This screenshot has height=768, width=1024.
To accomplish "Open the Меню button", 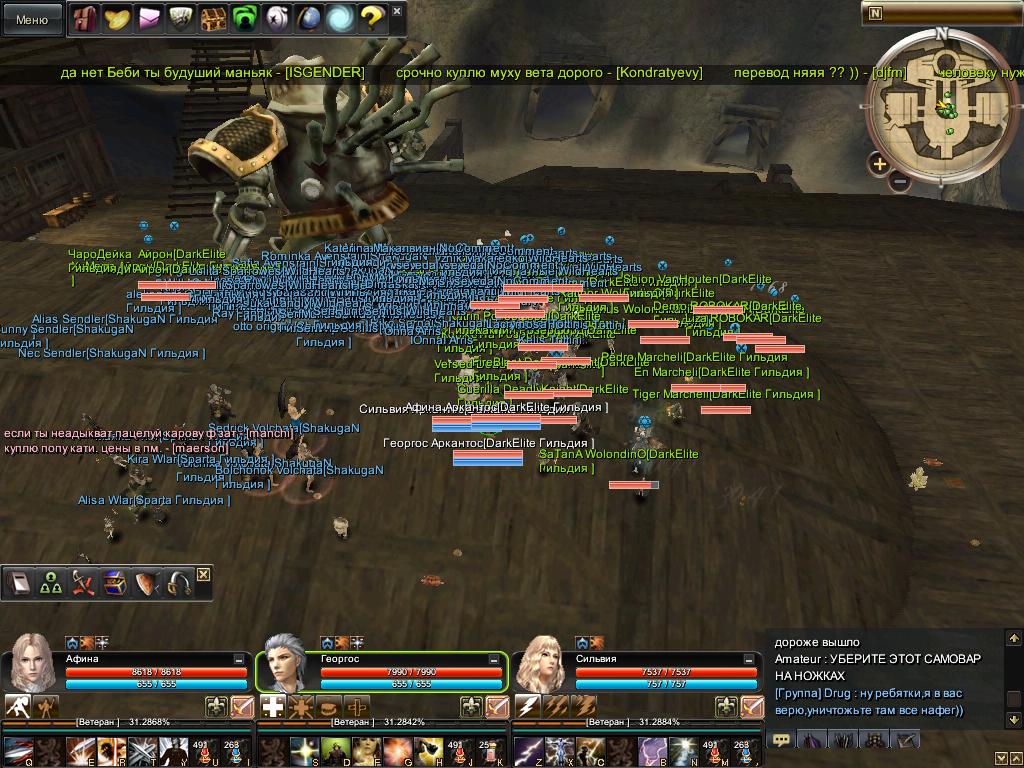I will point(32,19).
